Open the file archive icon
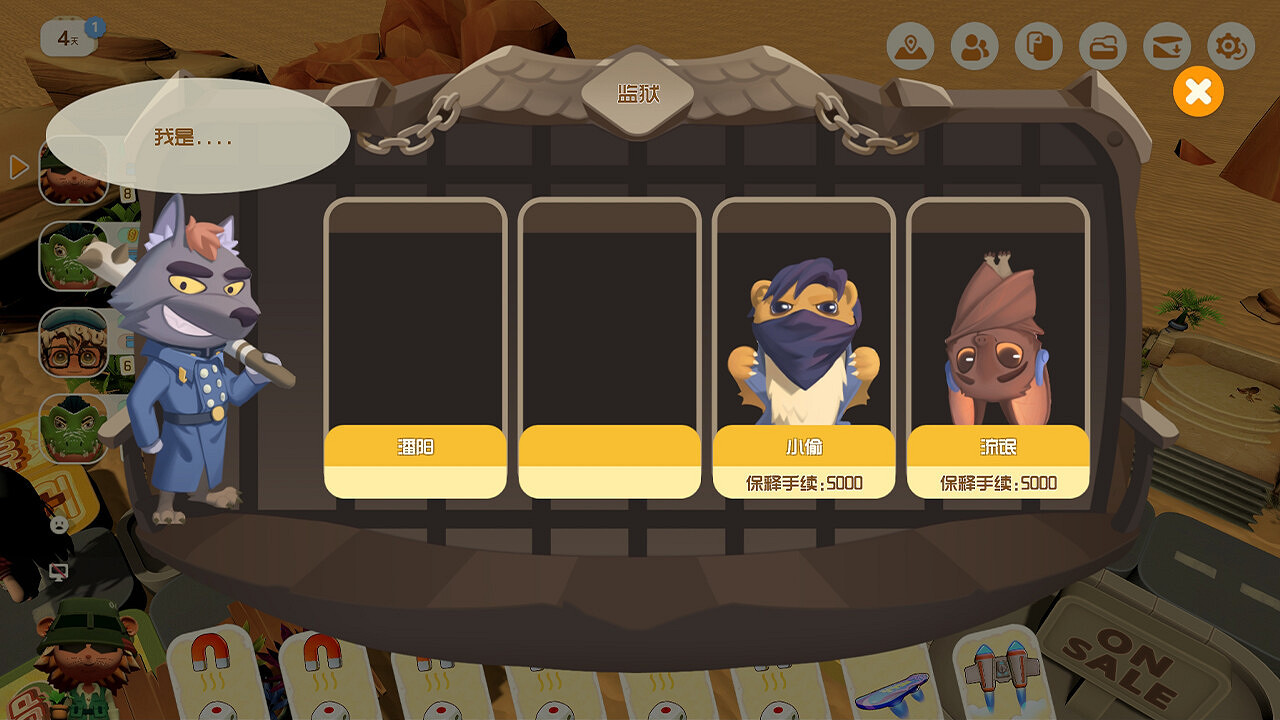The width and height of the screenshot is (1280, 720). tap(1103, 45)
